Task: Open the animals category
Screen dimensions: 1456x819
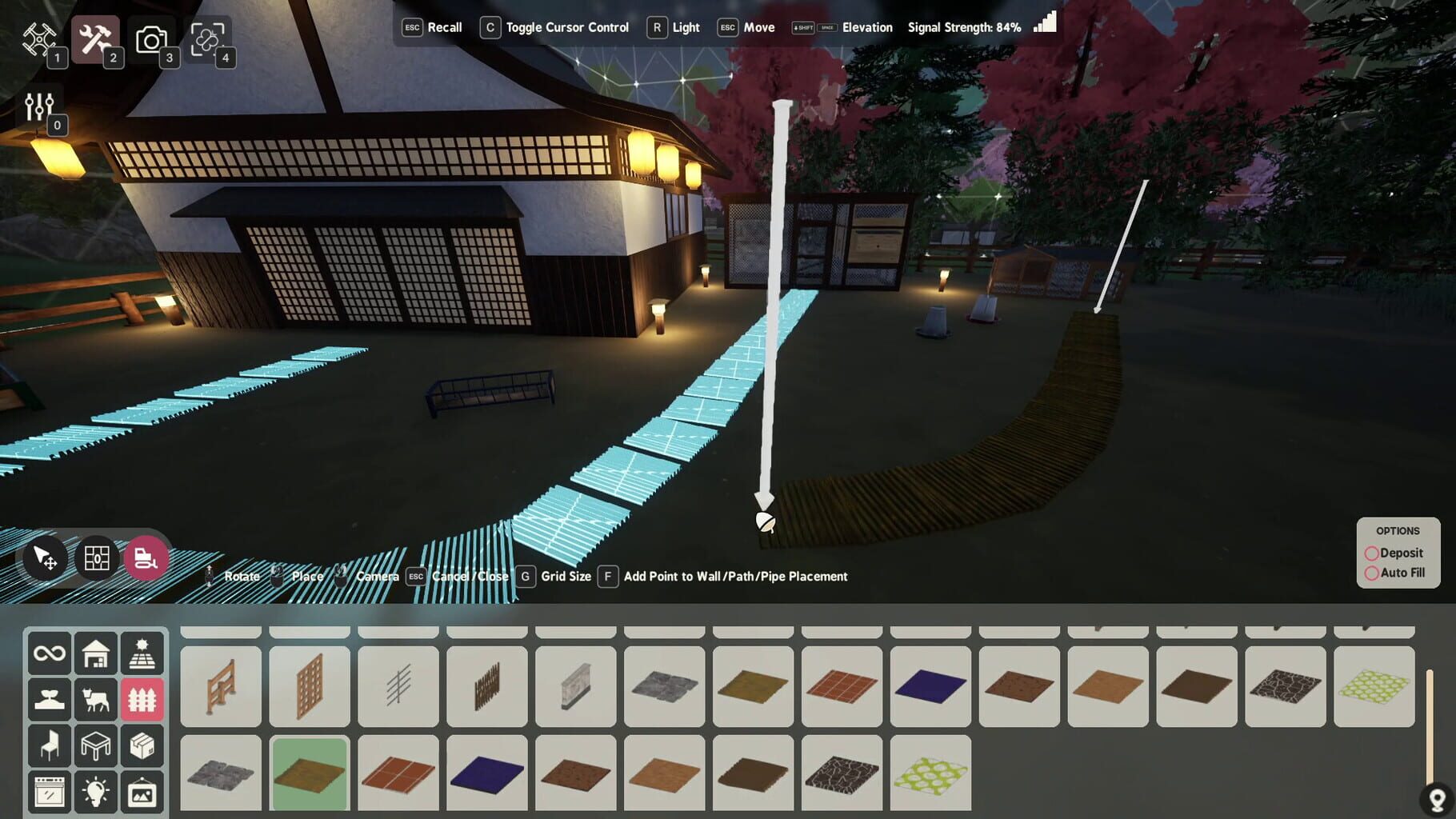Action: [x=96, y=698]
